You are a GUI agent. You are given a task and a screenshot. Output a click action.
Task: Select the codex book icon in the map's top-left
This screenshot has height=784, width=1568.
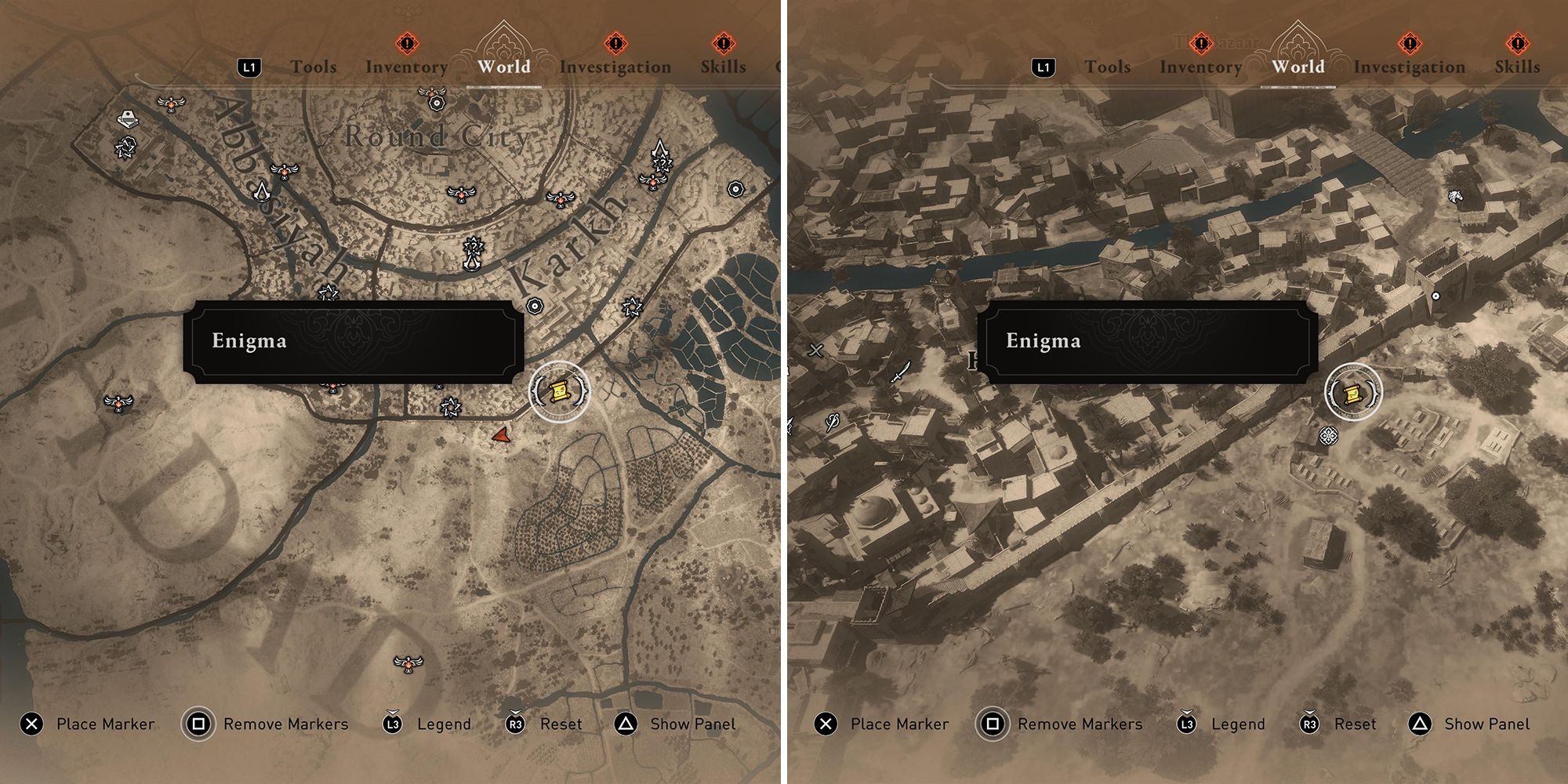point(127,119)
